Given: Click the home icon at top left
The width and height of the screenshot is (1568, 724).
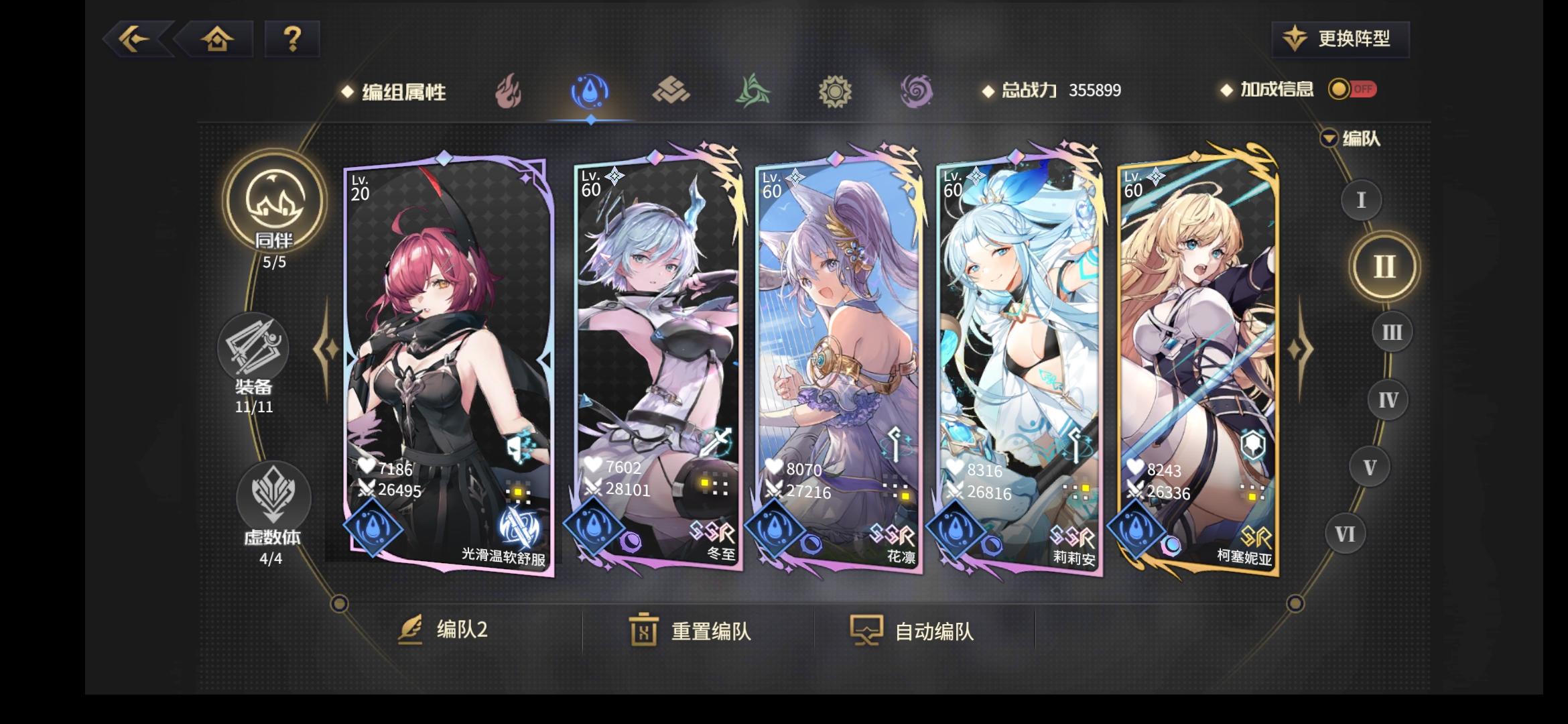Looking at the screenshot, I should [216, 40].
